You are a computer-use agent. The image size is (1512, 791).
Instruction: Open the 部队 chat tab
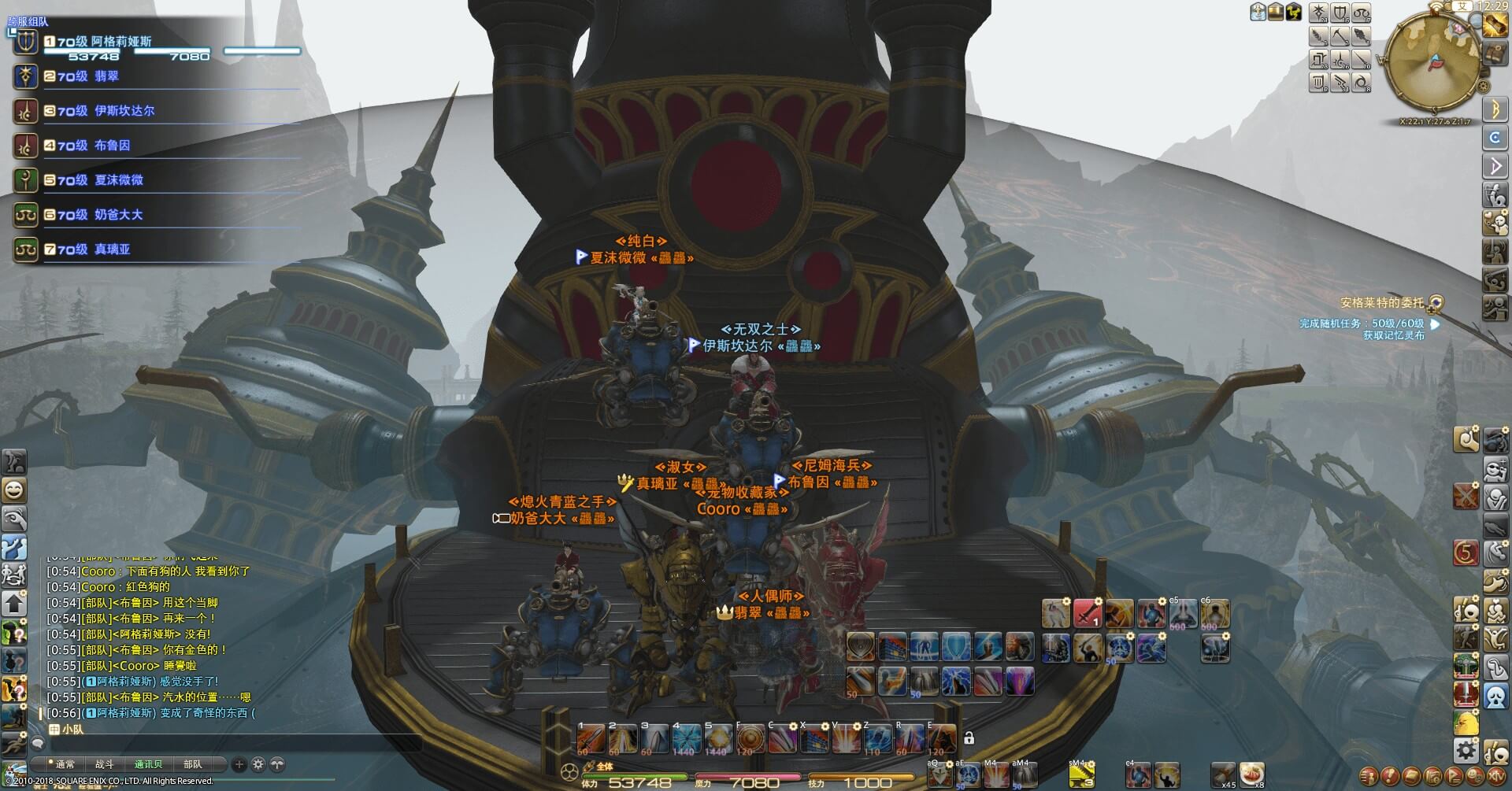(193, 764)
